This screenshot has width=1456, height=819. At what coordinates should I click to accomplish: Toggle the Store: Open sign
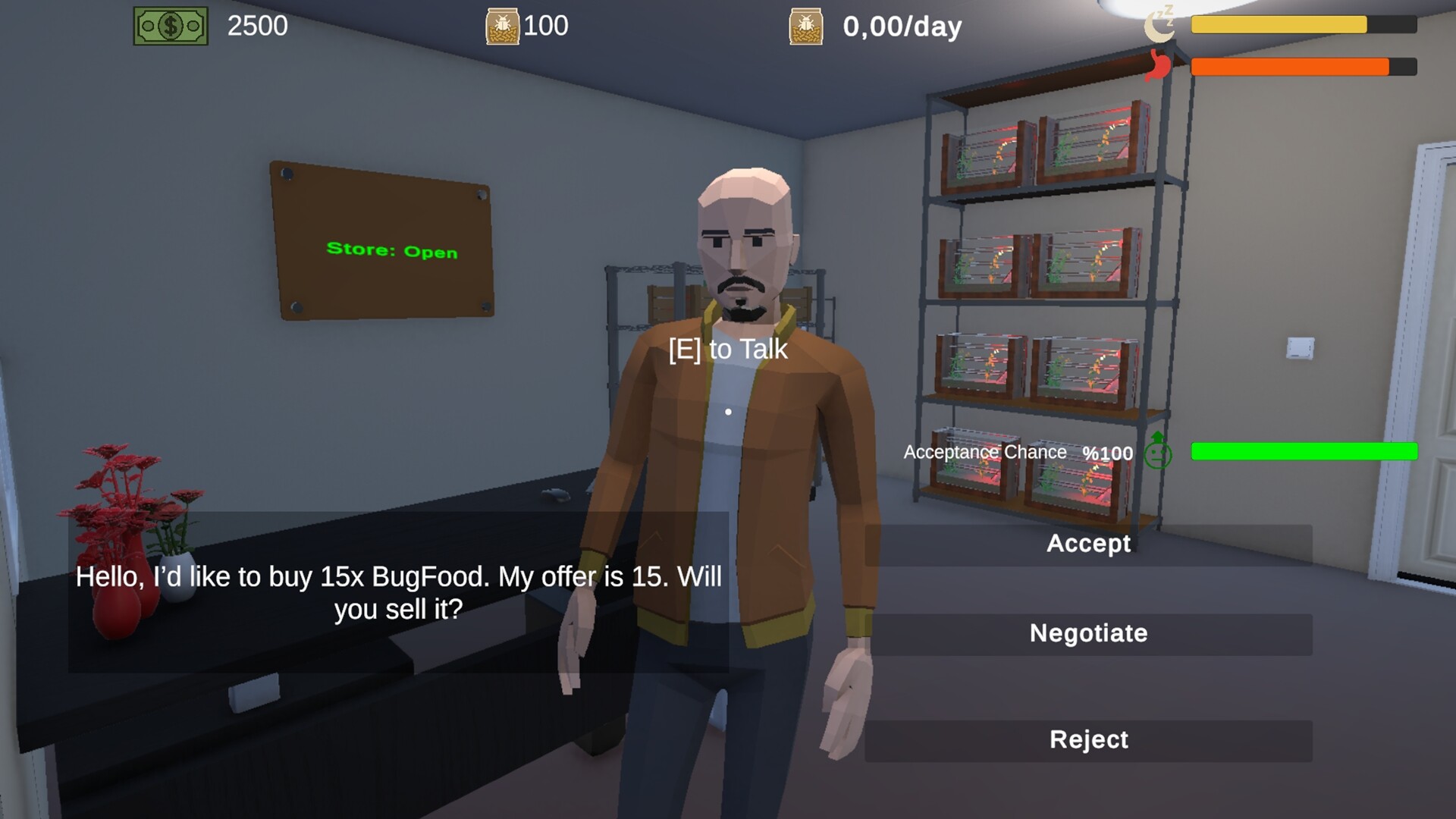[x=391, y=252]
